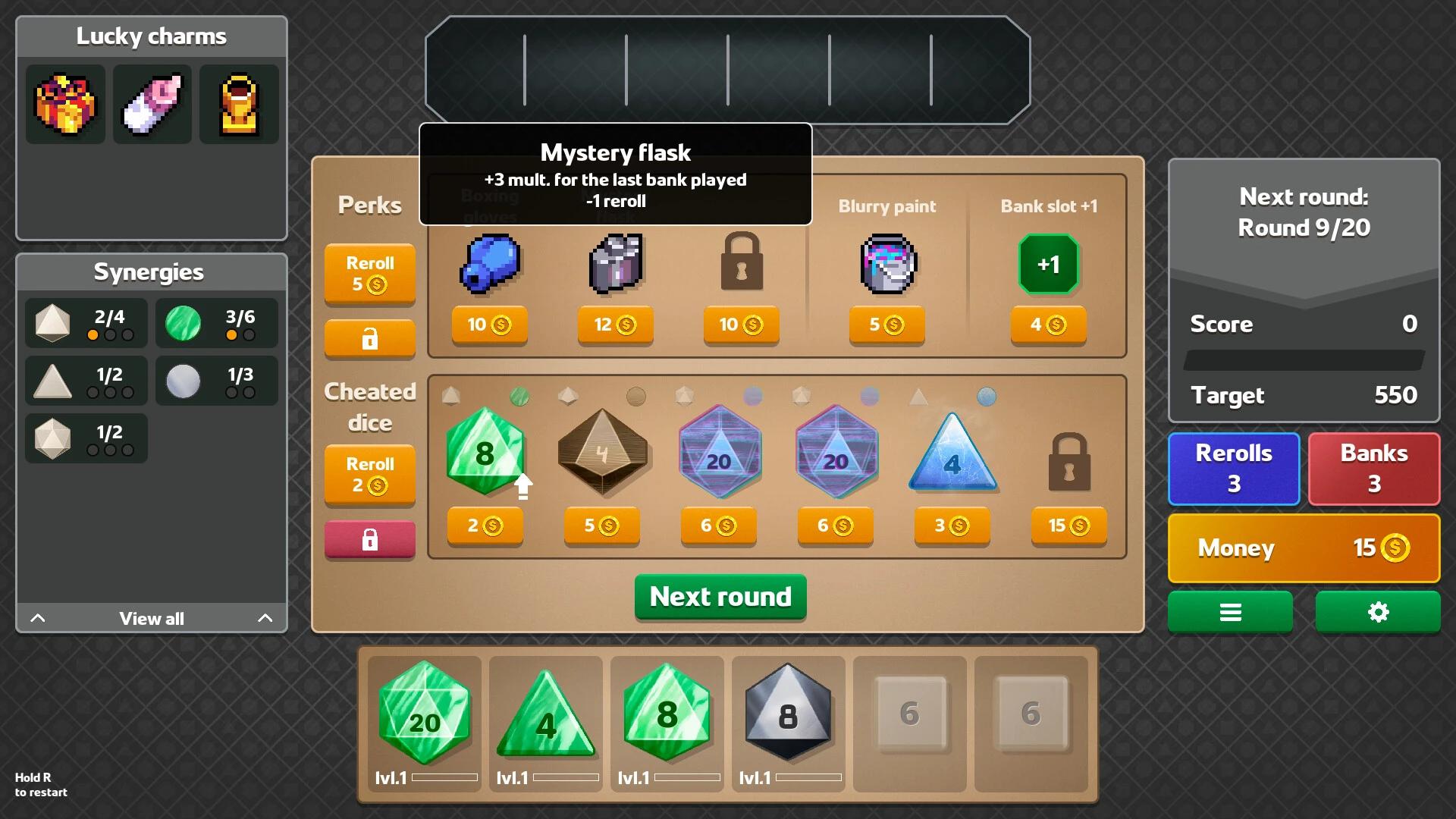Reroll the perks for 5 coins
1456x819 pixels.
click(369, 275)
